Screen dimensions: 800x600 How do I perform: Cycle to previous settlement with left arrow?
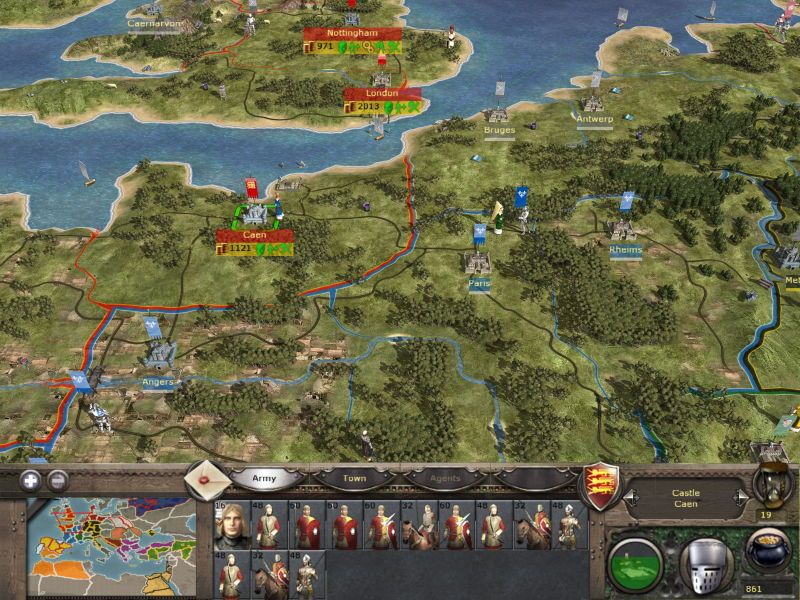click(x=631, y=497)
